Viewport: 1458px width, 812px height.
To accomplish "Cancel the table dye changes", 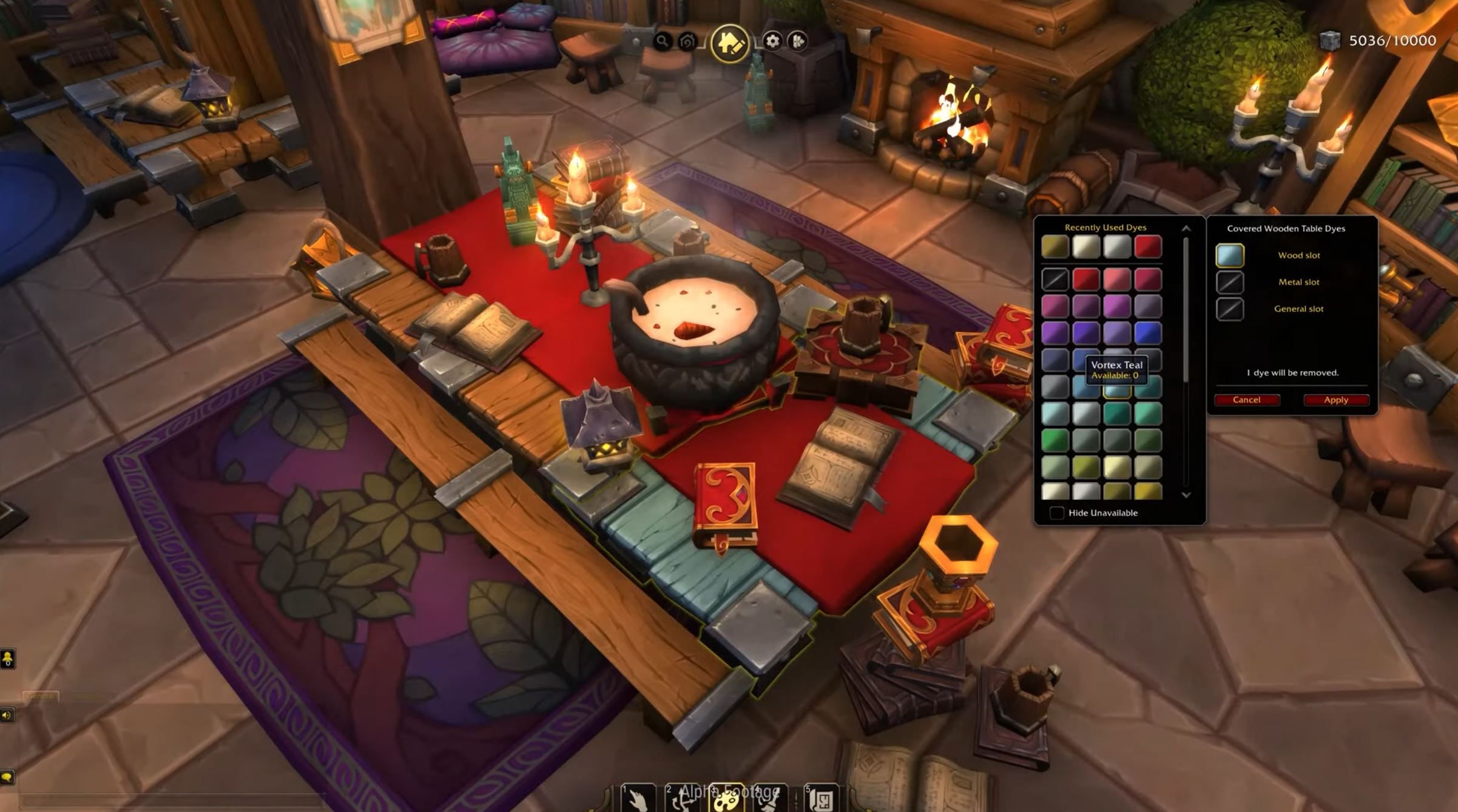I will (1246, 400).
